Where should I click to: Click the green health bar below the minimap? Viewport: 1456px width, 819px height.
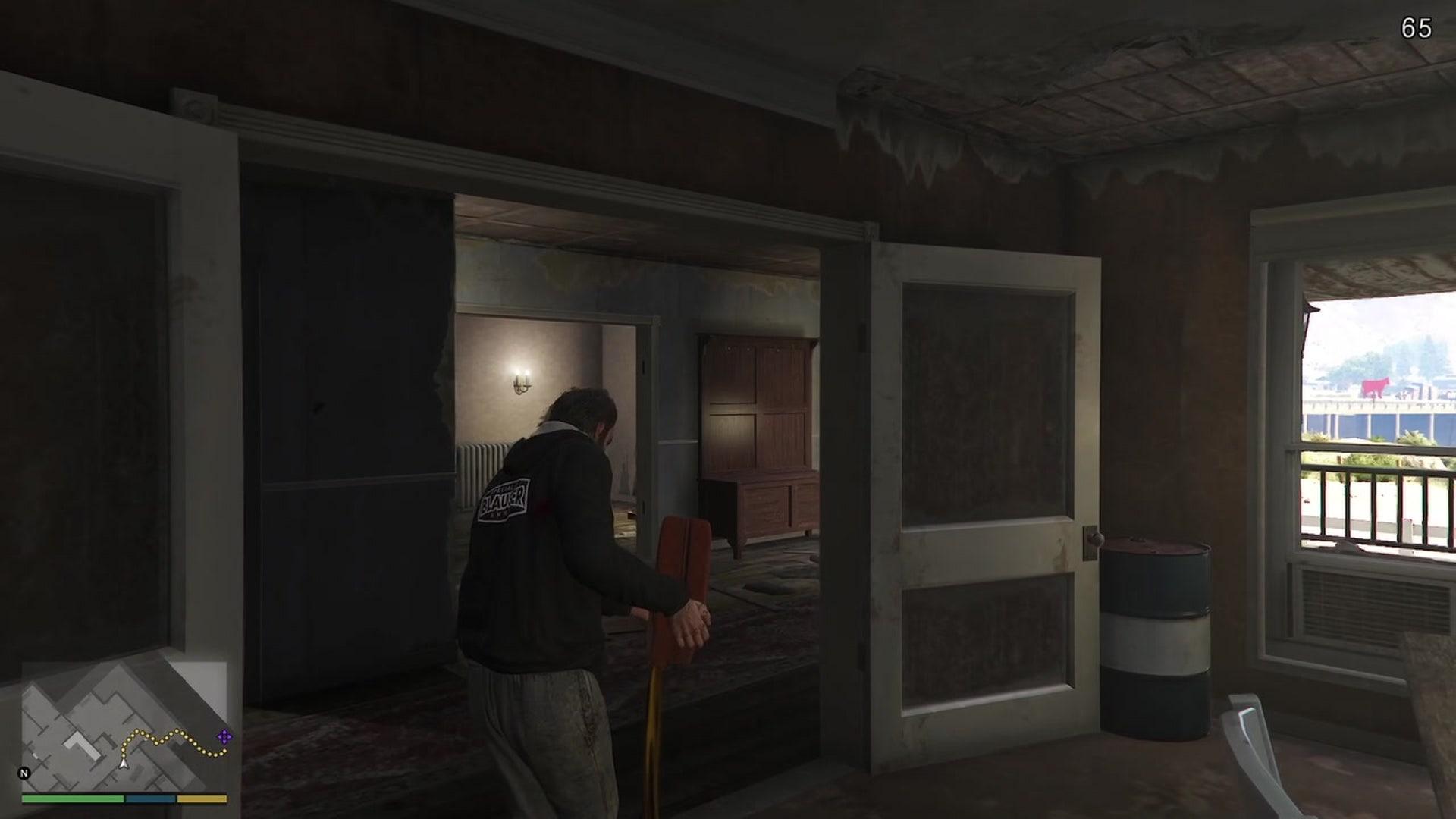click(72, 798)
